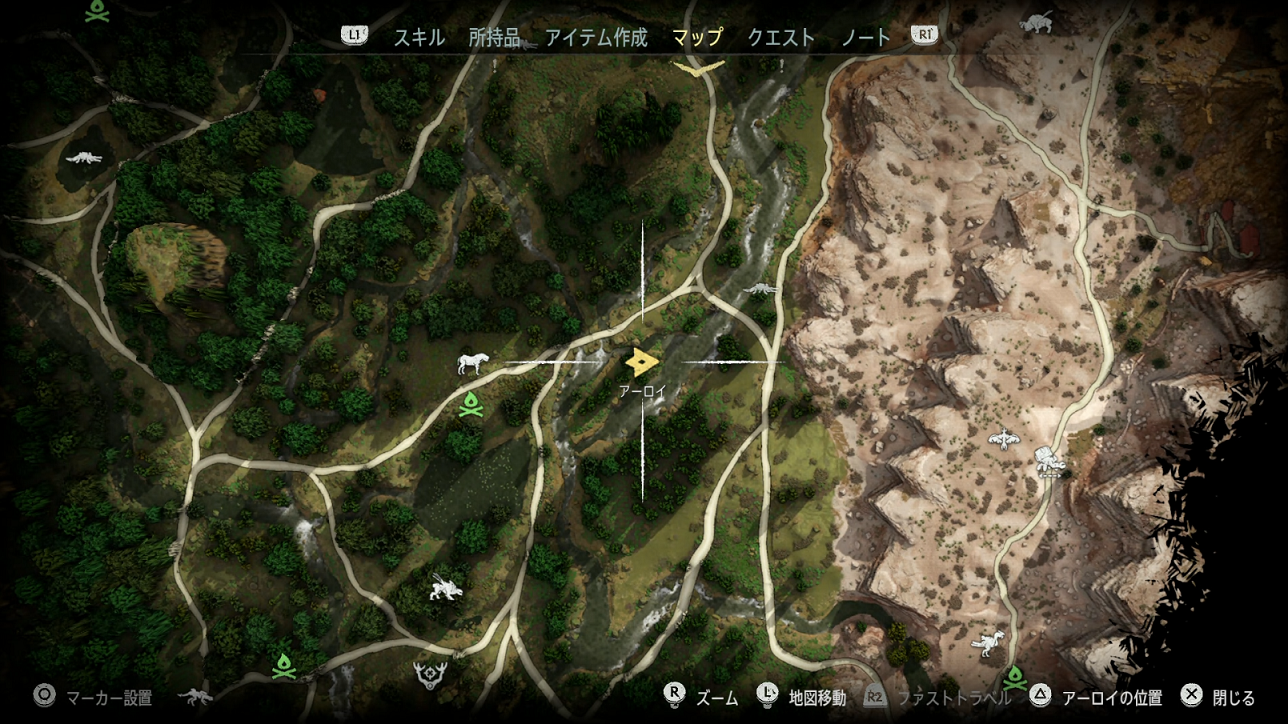Choose the hunting grounds antler marker
Viewport: 1288px width, 724px height.
pos(430,675)
